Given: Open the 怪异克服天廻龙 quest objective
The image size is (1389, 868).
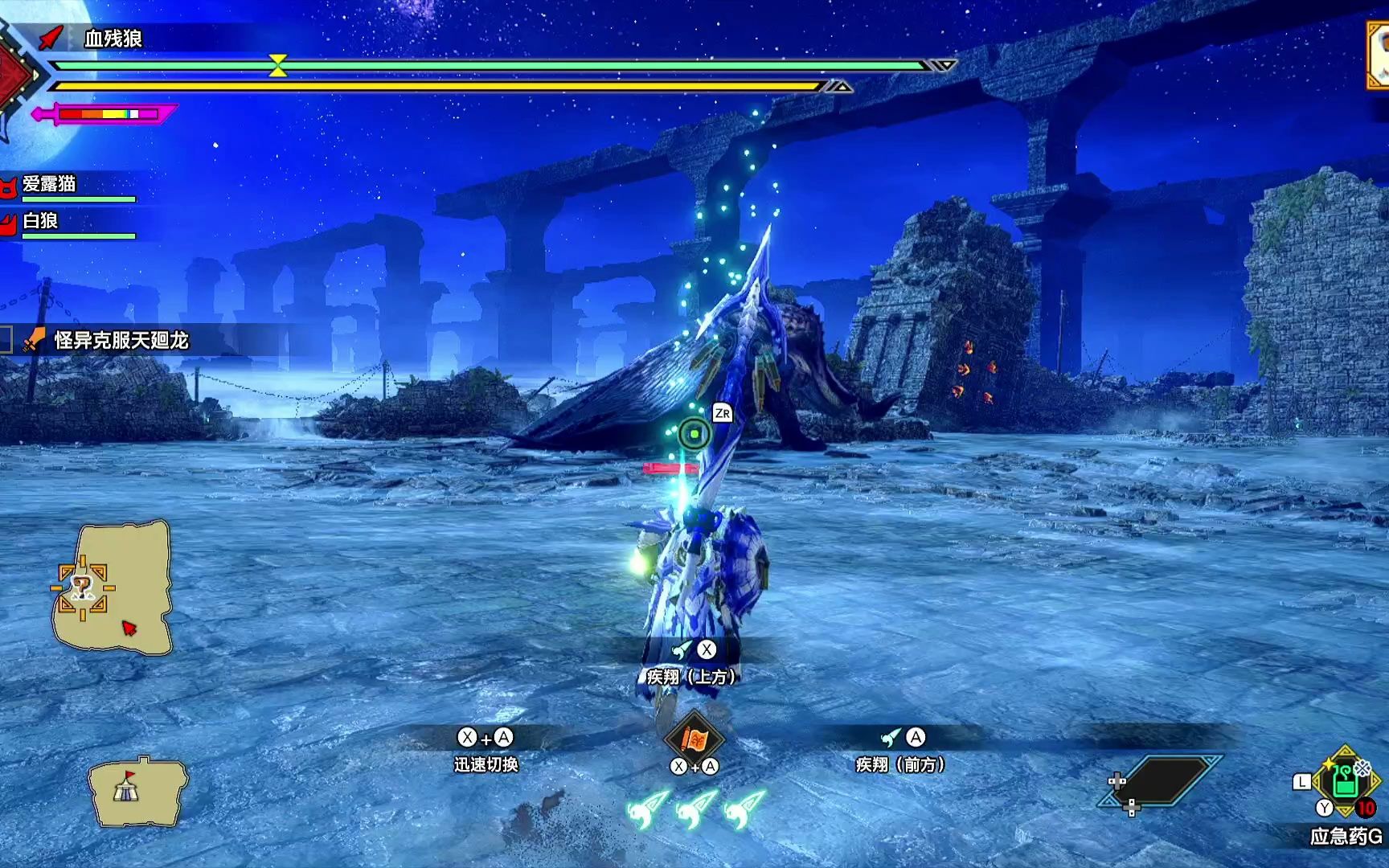Looking at the screenshot, I should click(121, 341).
